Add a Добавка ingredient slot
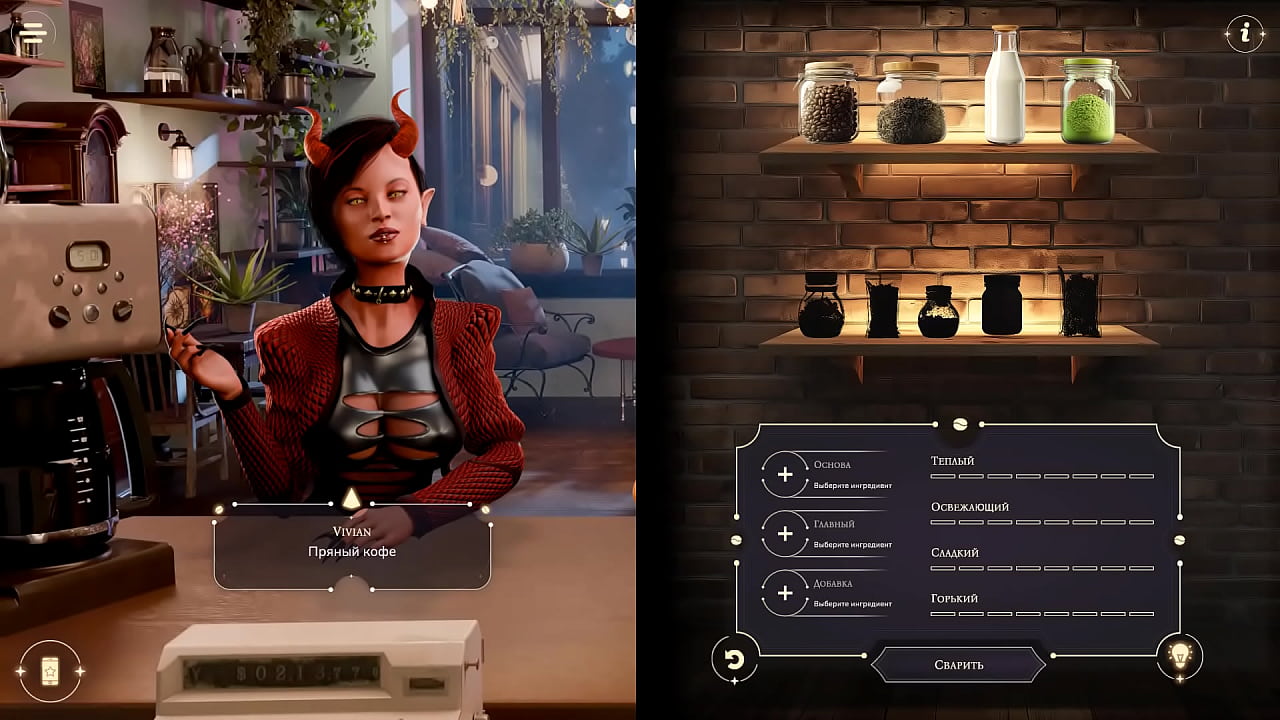This screenshot has height=720, width=1280. [785, 593]
